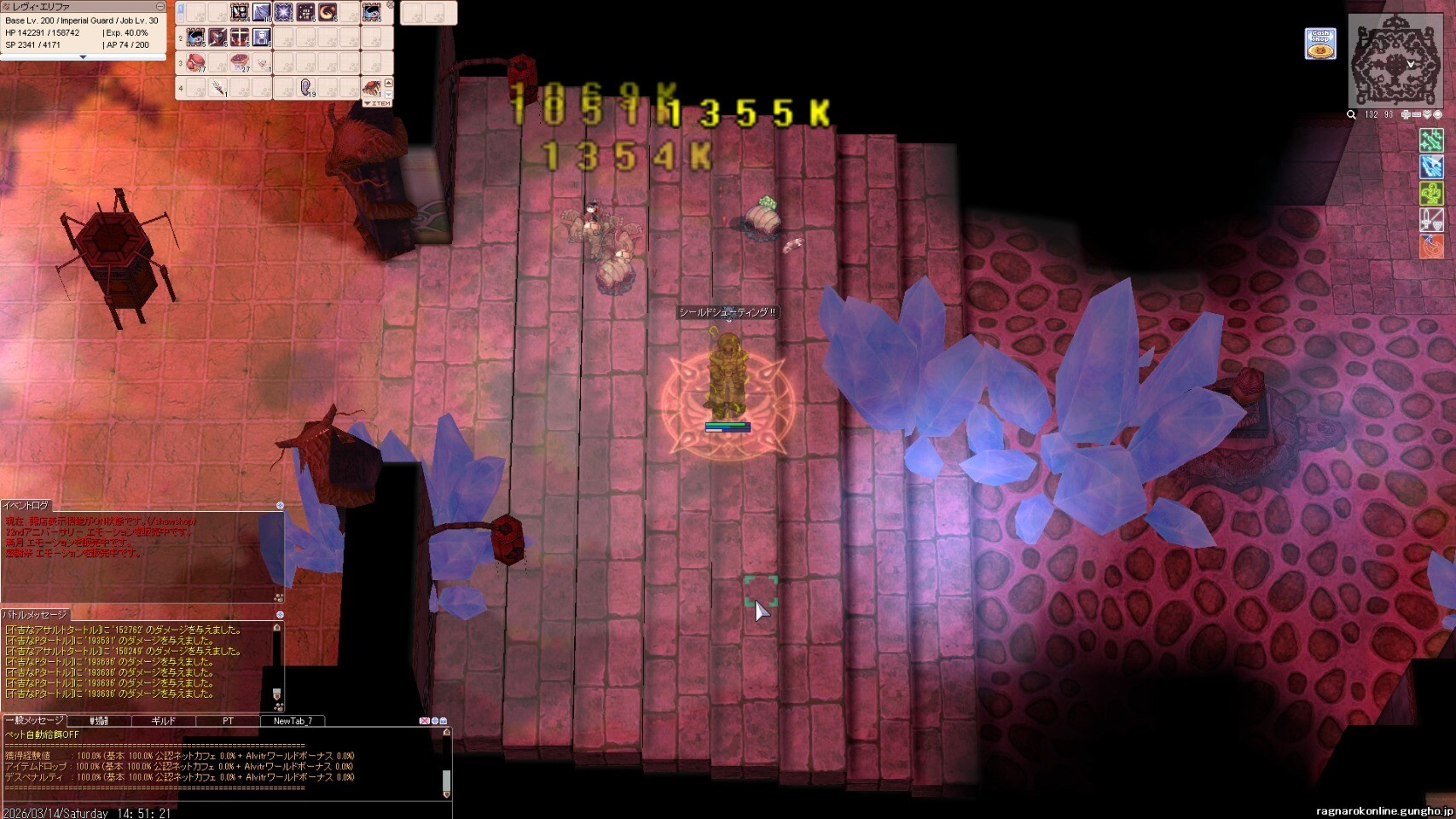Click the pink X button on chat window
The image size is (1456, 819).
point(424,721)
